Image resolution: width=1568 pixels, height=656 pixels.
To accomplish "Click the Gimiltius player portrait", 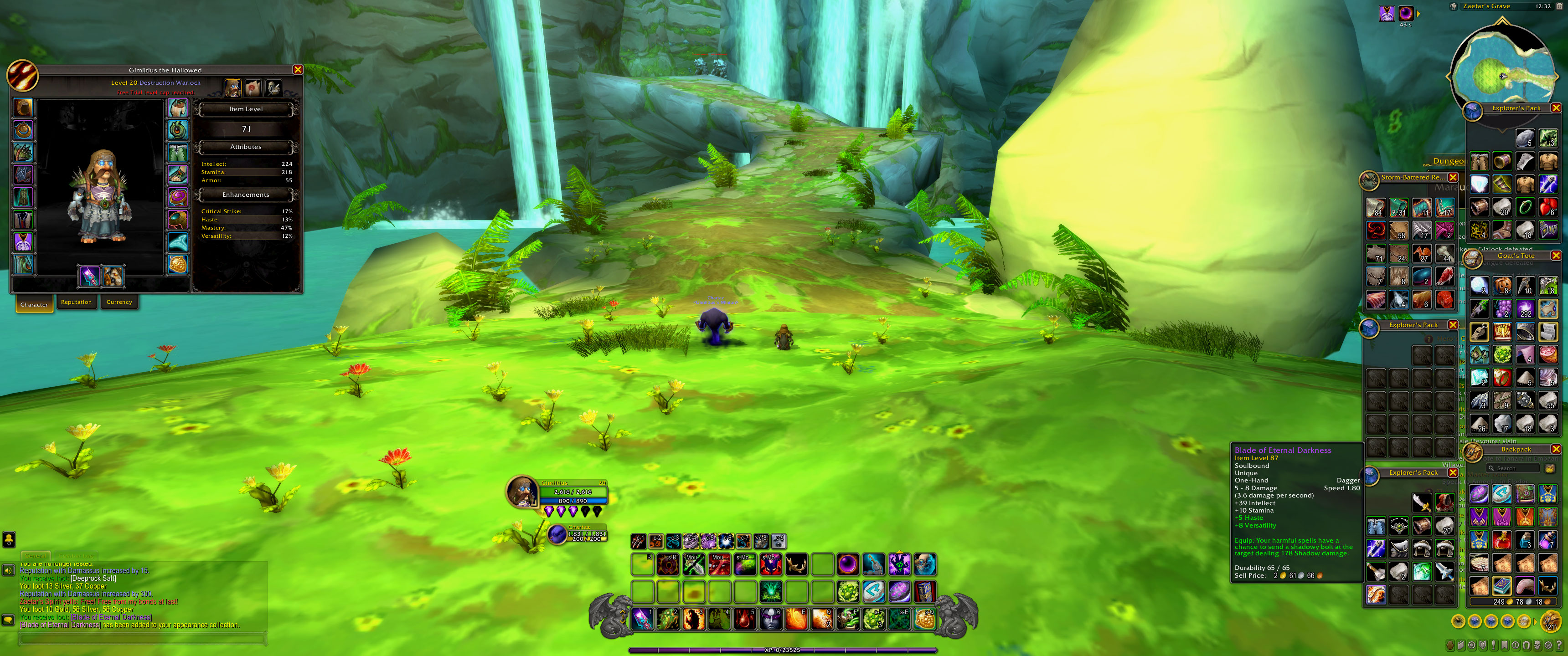I will (x=521, y=492).
